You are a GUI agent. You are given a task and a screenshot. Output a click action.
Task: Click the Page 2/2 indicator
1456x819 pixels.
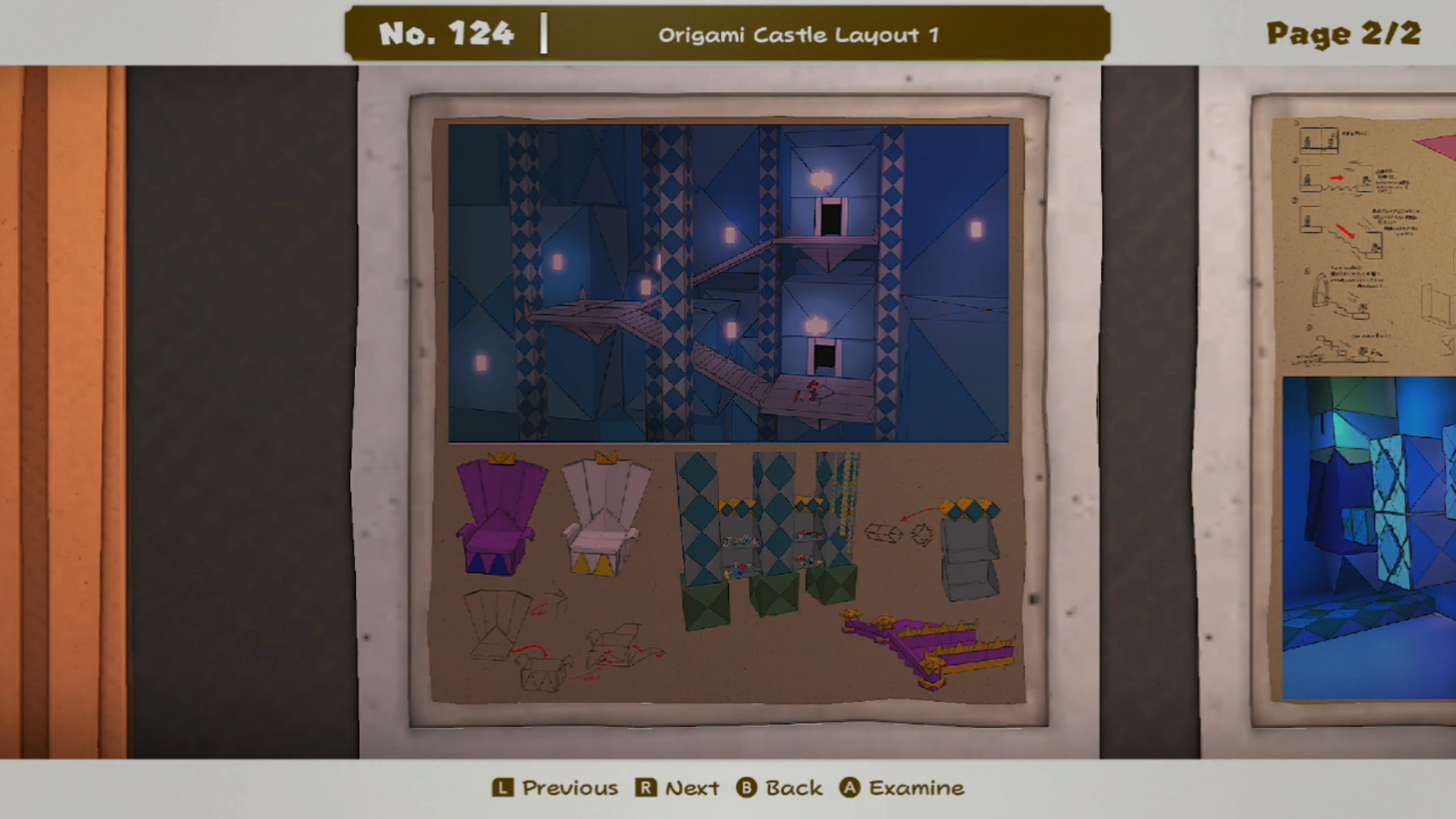tap(1343, 33)
